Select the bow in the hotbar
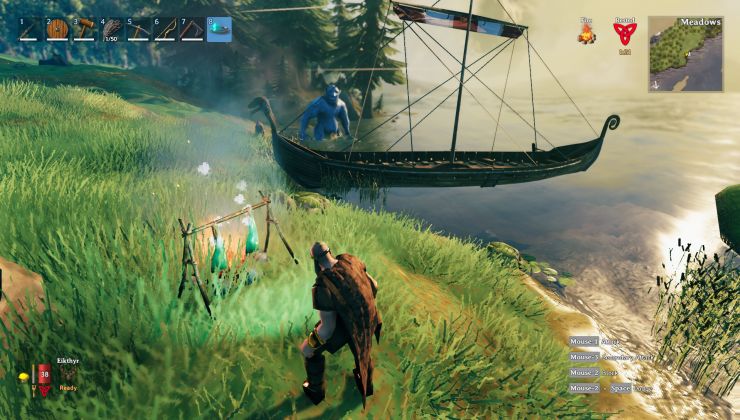Viewport: 740px width, 420px height. coord(166,29)
